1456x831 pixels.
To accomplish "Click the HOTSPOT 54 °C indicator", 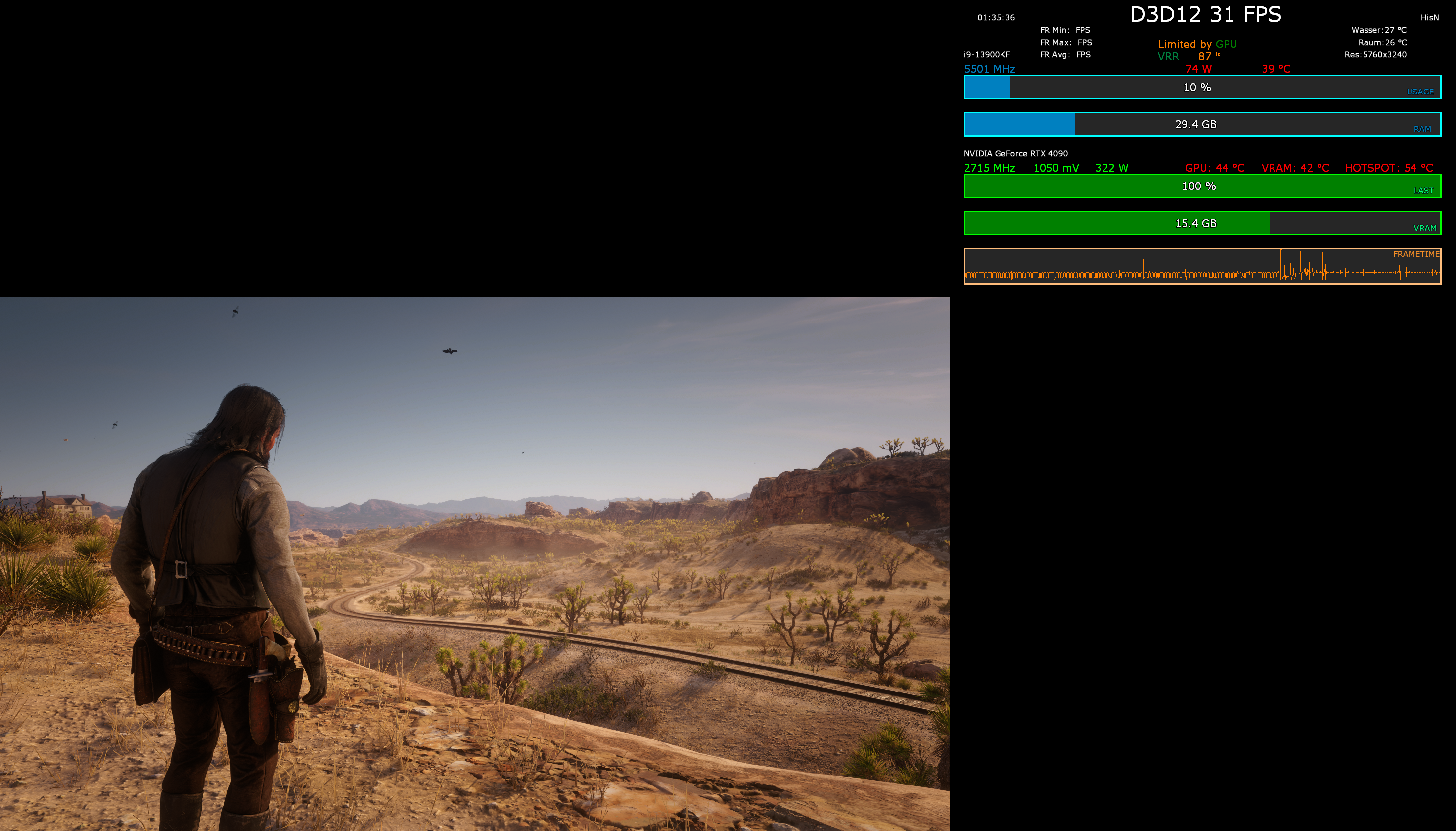I will tap(1397, 168).
